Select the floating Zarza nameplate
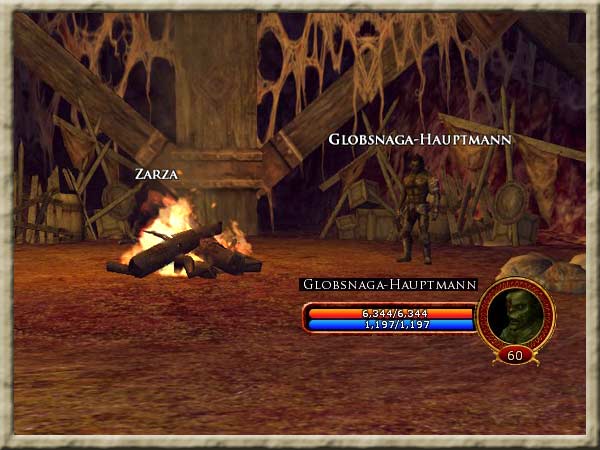Screen dimensions: 600x450 pyautogui.click(x=157, y=174)
